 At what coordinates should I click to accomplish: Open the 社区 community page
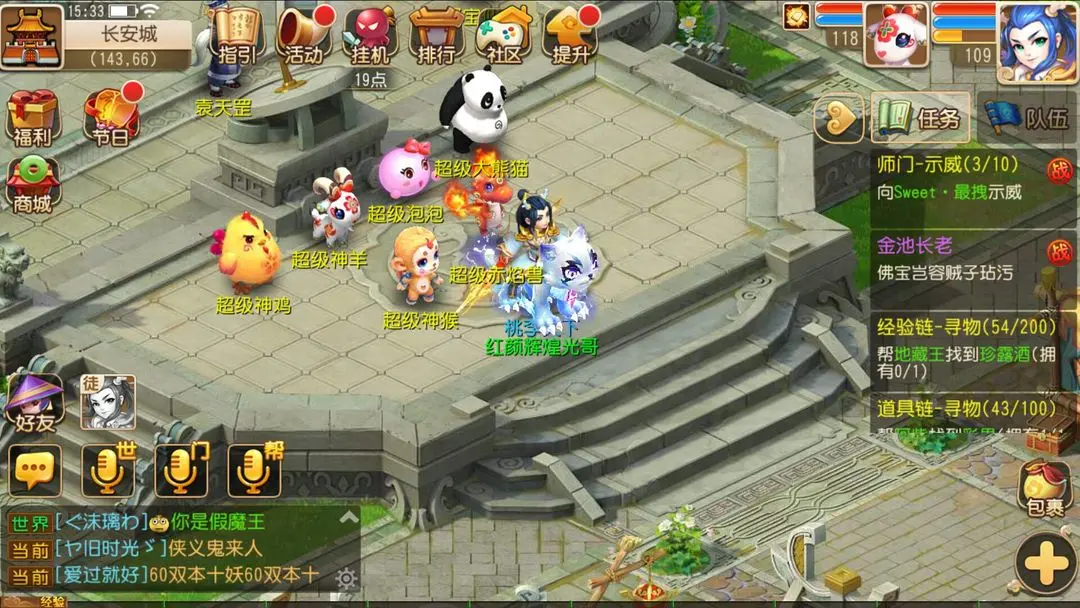point(504,35)
